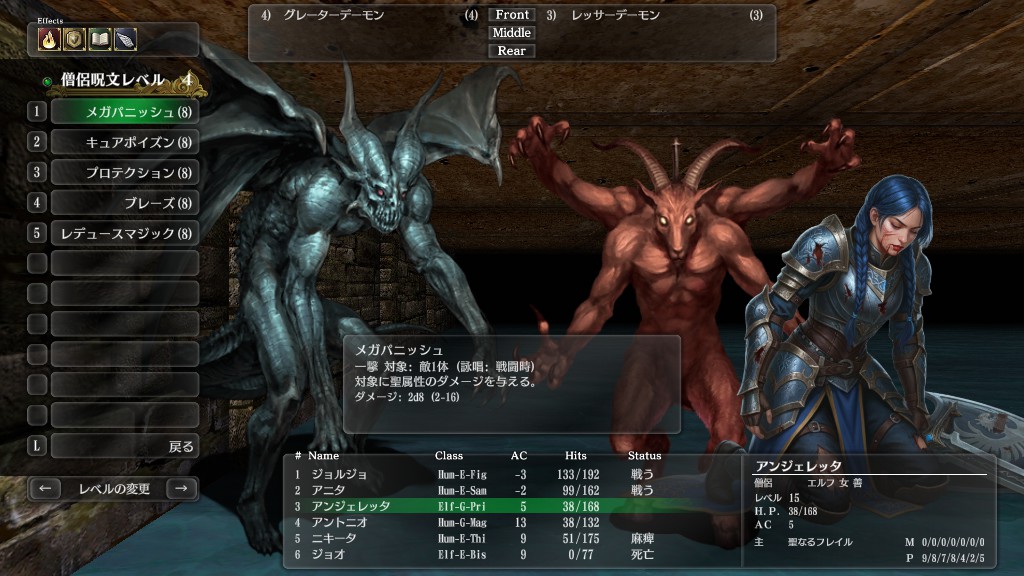Viewport: 1024px width, 576px height.
Task: Click the right arrow to raise spell level
Action: 180,489
